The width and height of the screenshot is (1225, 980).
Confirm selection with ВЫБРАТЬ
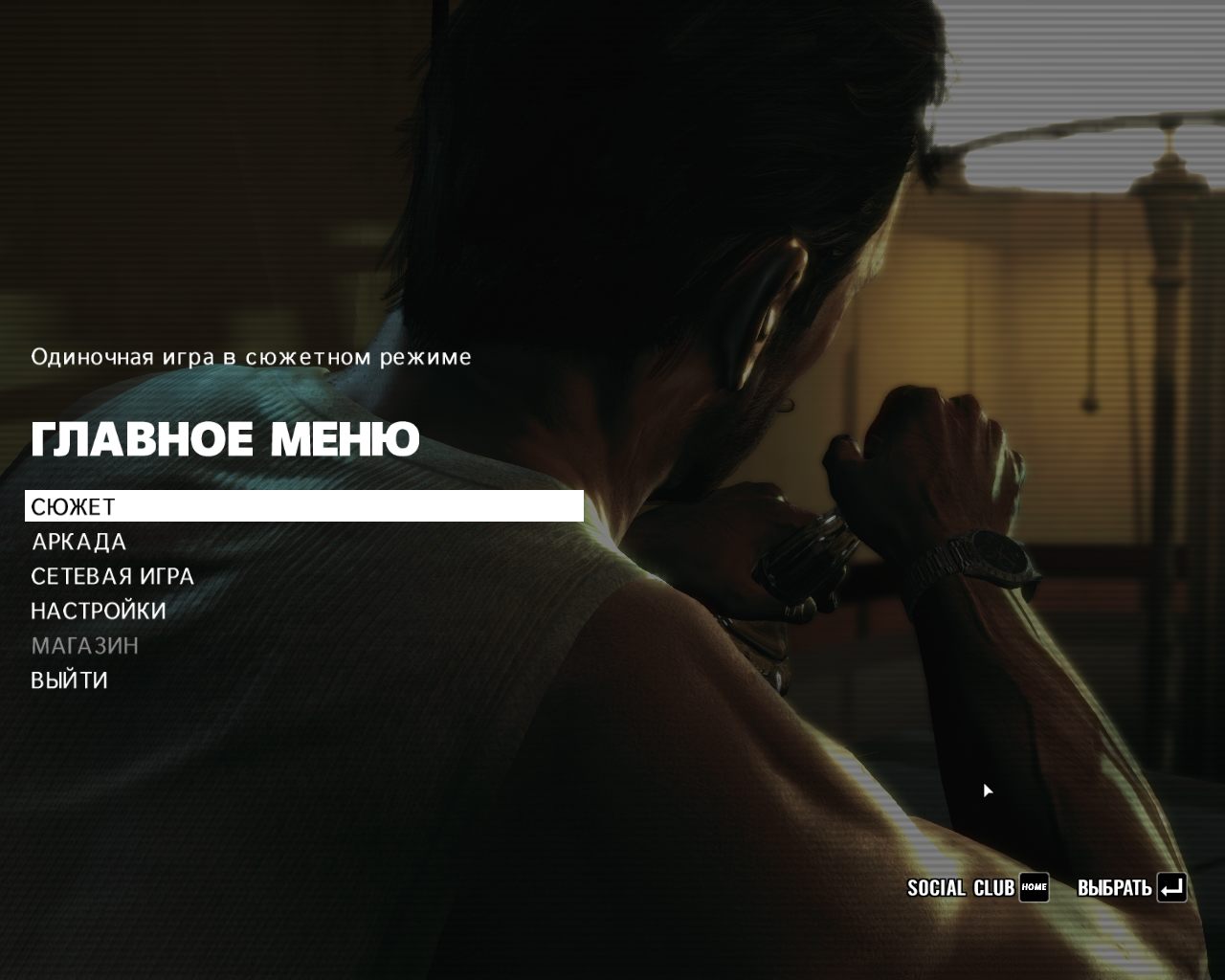[x=1131, y=888]
